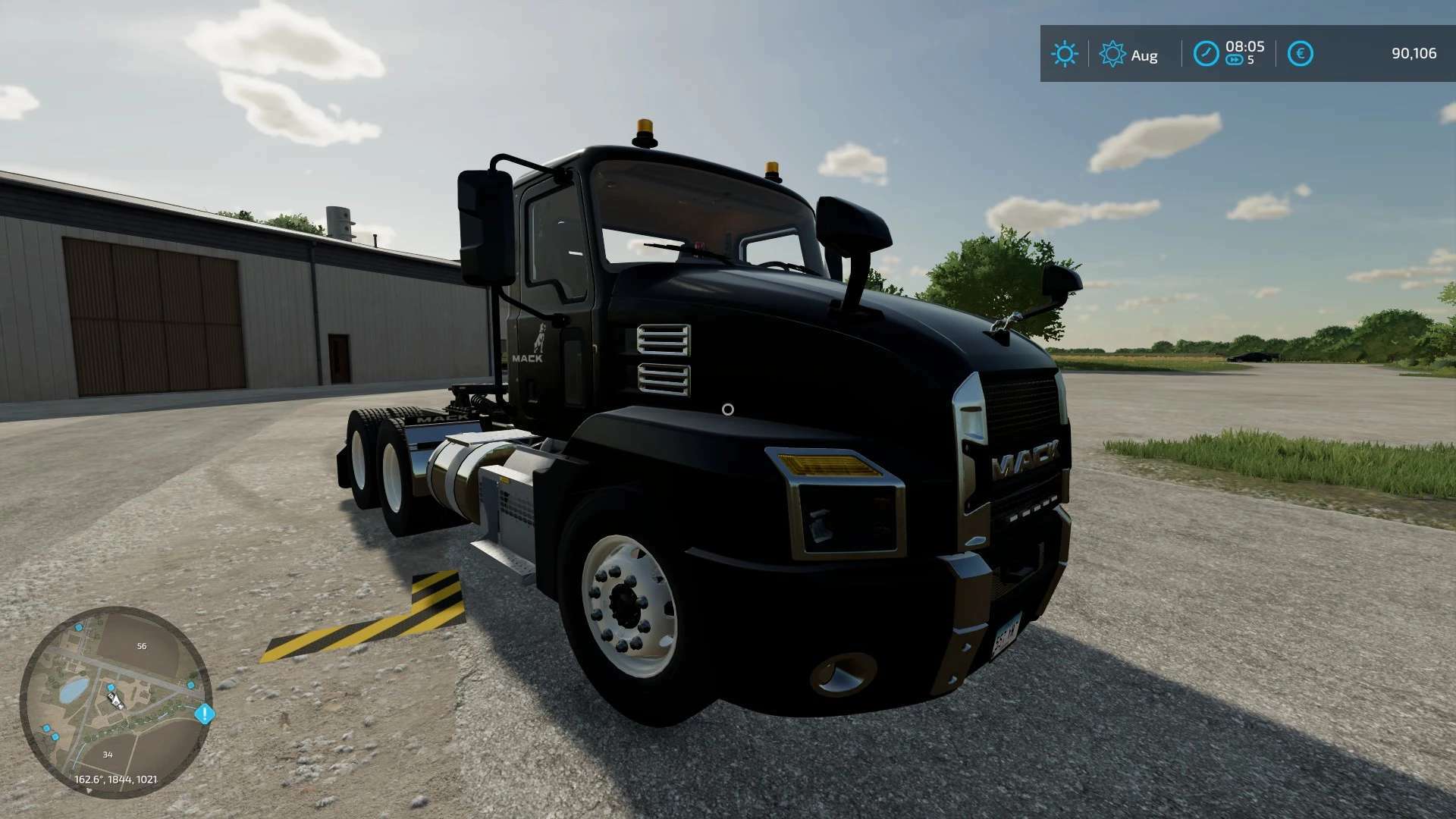Click the euro currency icon
This screenshot has width=1456, height=819.
pos(1301,53)
